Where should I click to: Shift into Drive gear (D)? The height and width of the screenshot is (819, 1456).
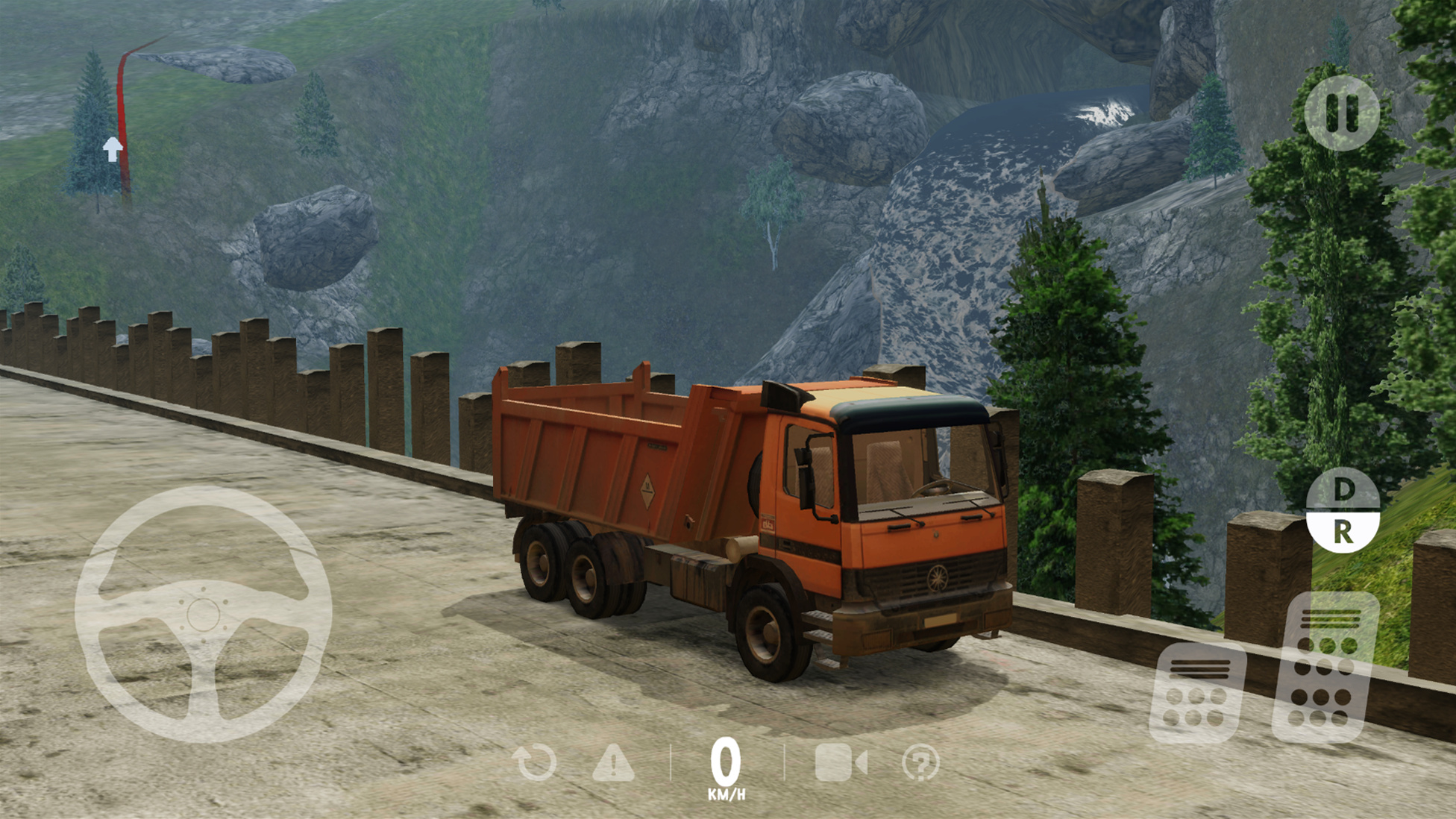pyautogui.click(x=1343, y=490)
